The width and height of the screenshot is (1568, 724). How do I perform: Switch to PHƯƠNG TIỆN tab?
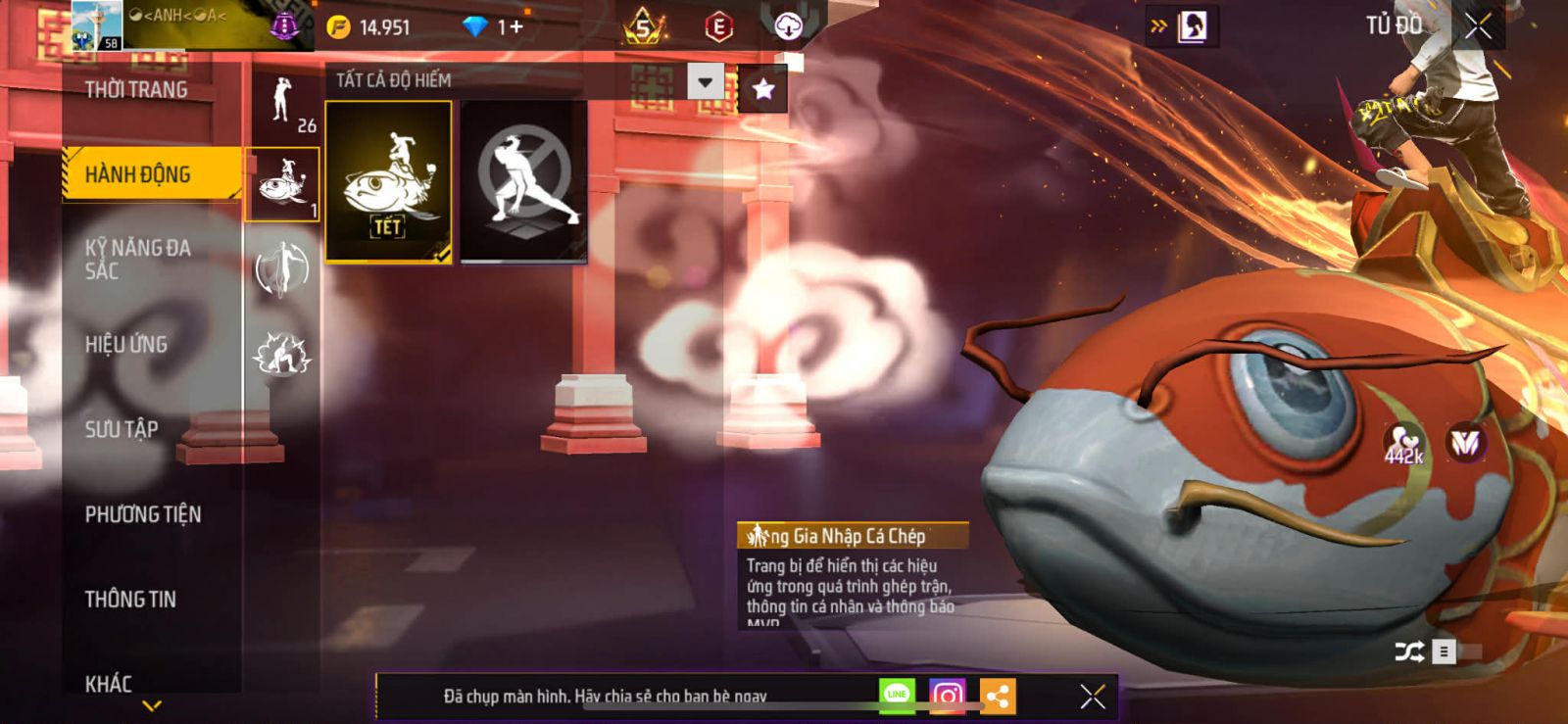pos(143,514)
